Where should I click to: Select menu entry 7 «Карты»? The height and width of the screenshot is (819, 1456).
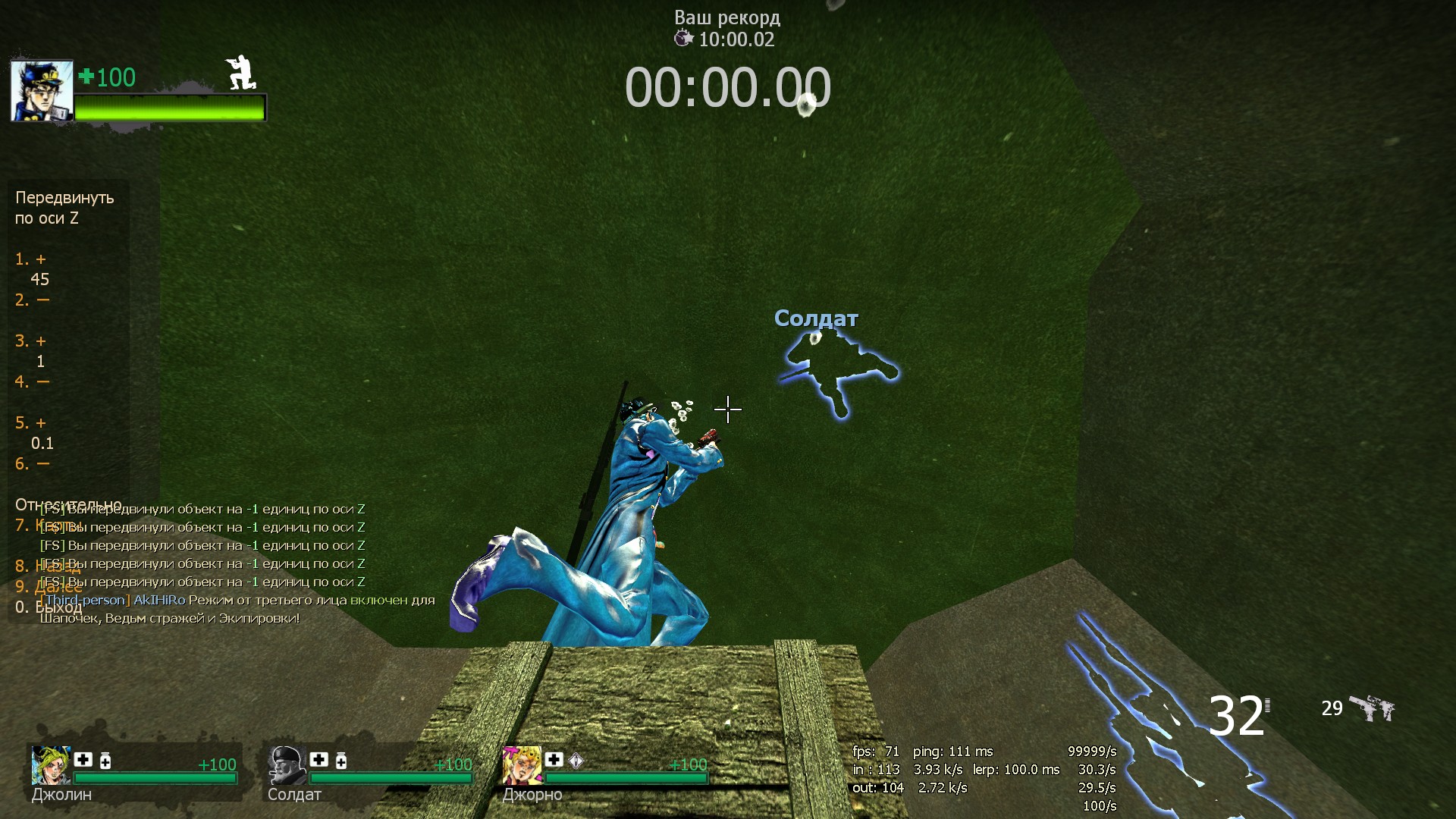click(x=49, y=526)
